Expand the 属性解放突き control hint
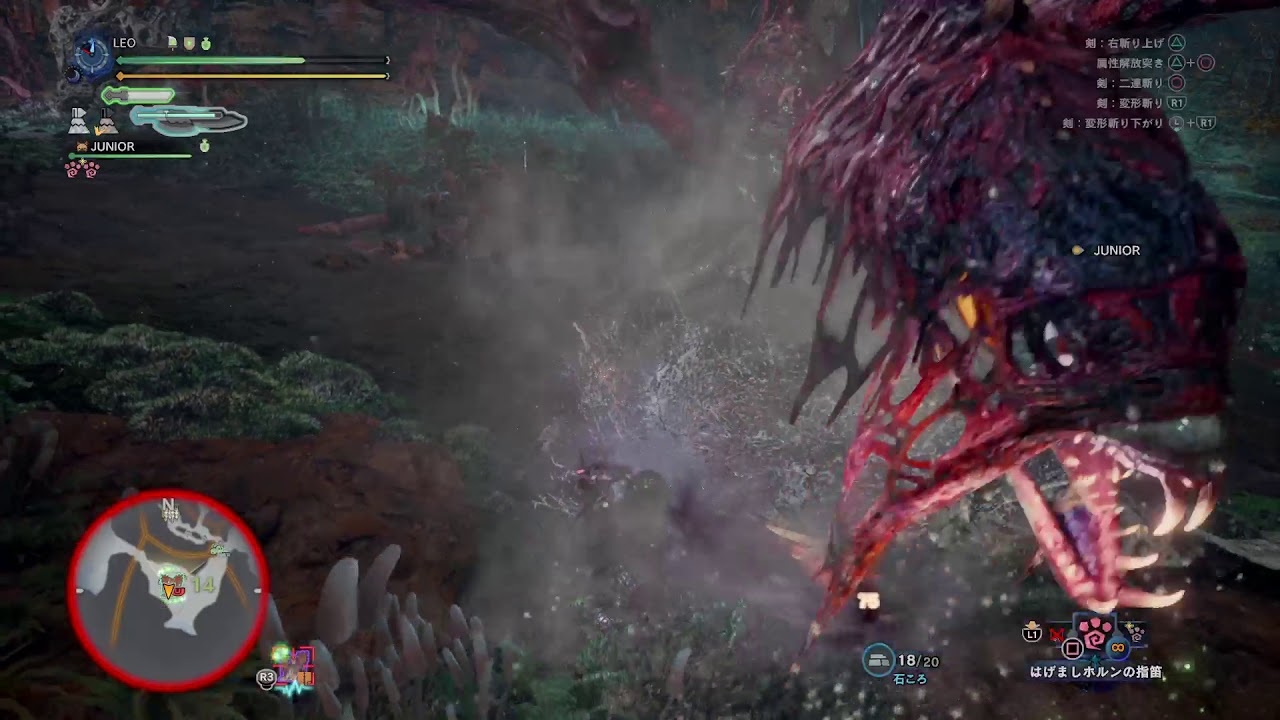 1132,61
